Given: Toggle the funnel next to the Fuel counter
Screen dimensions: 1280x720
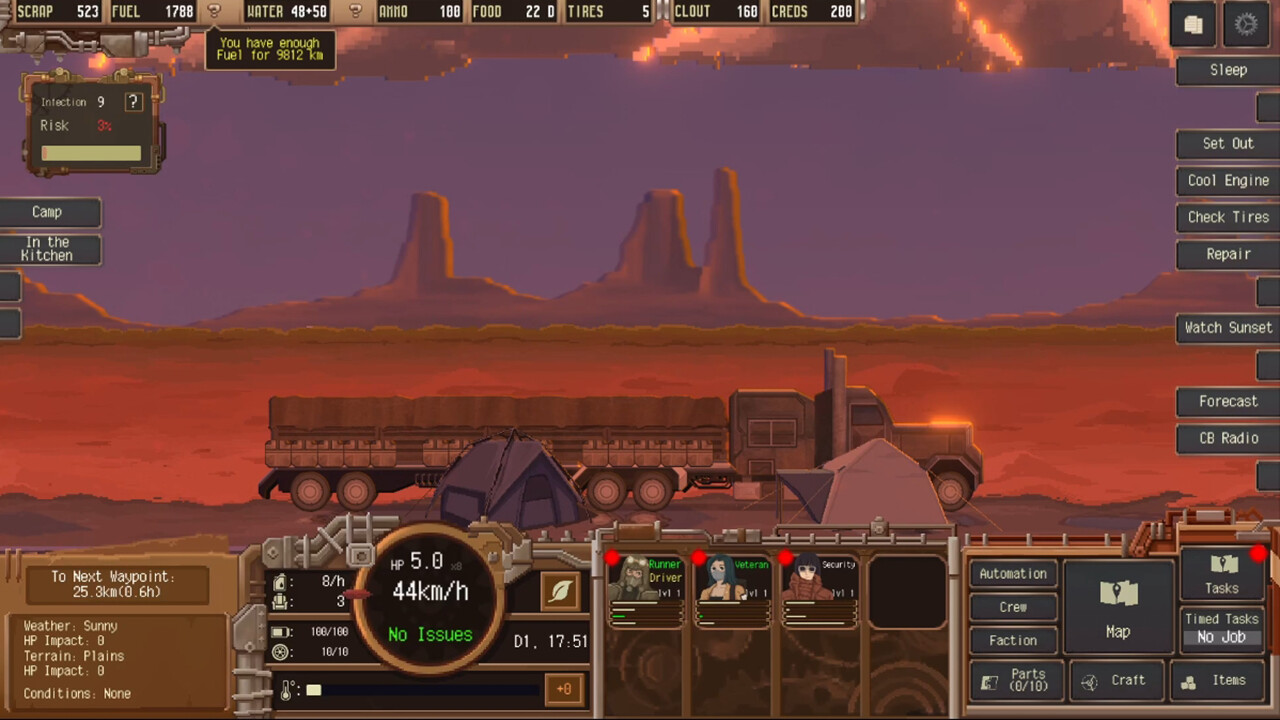Looking at the screenshot, I should [213, 11].
